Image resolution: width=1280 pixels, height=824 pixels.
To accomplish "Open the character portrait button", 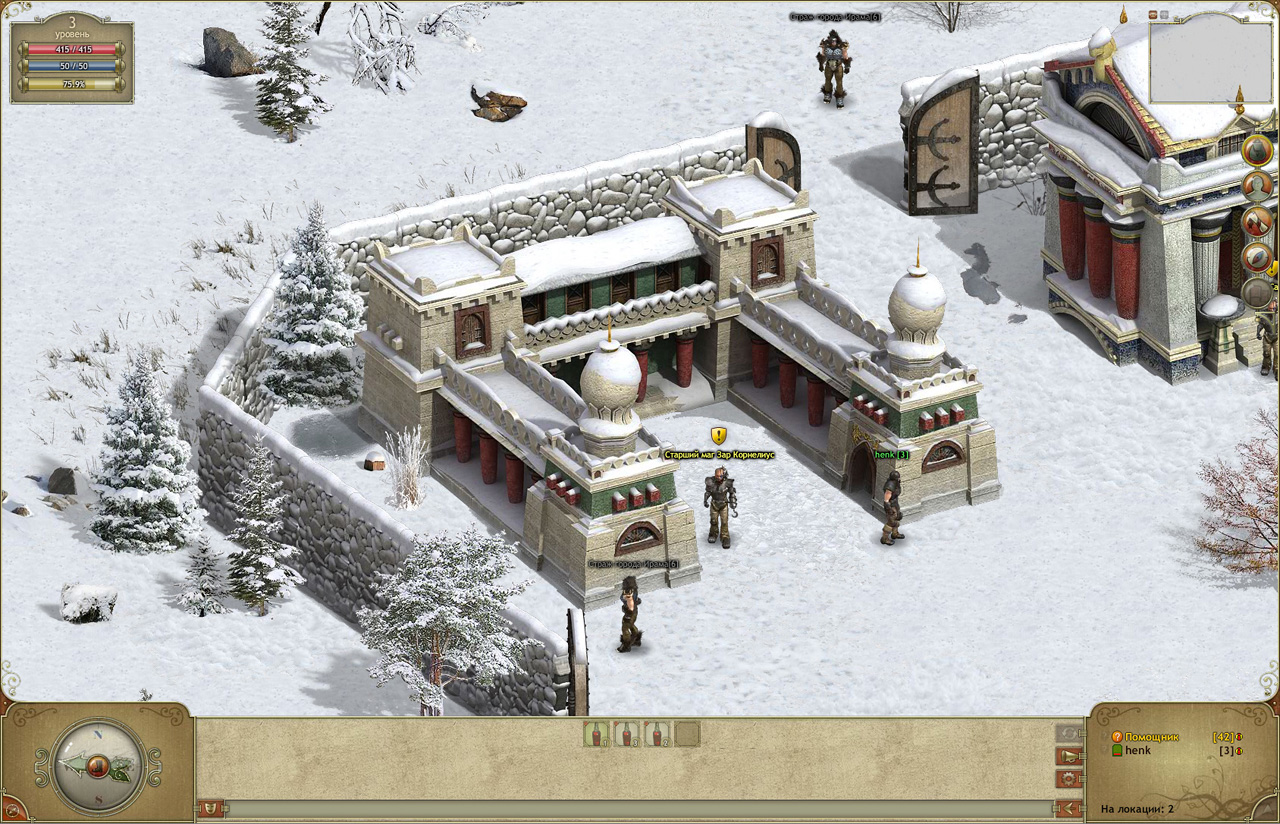I will [x=1257, y=186].
